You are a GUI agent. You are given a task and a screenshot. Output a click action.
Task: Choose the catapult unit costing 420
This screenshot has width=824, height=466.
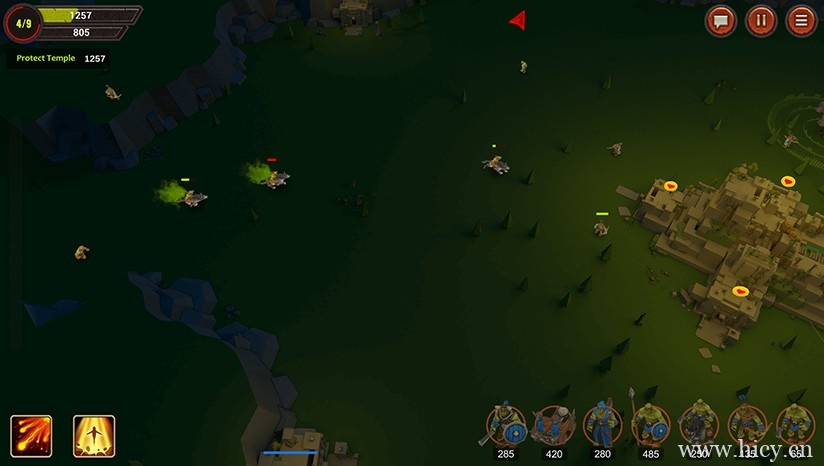click(x=553, y=426)
